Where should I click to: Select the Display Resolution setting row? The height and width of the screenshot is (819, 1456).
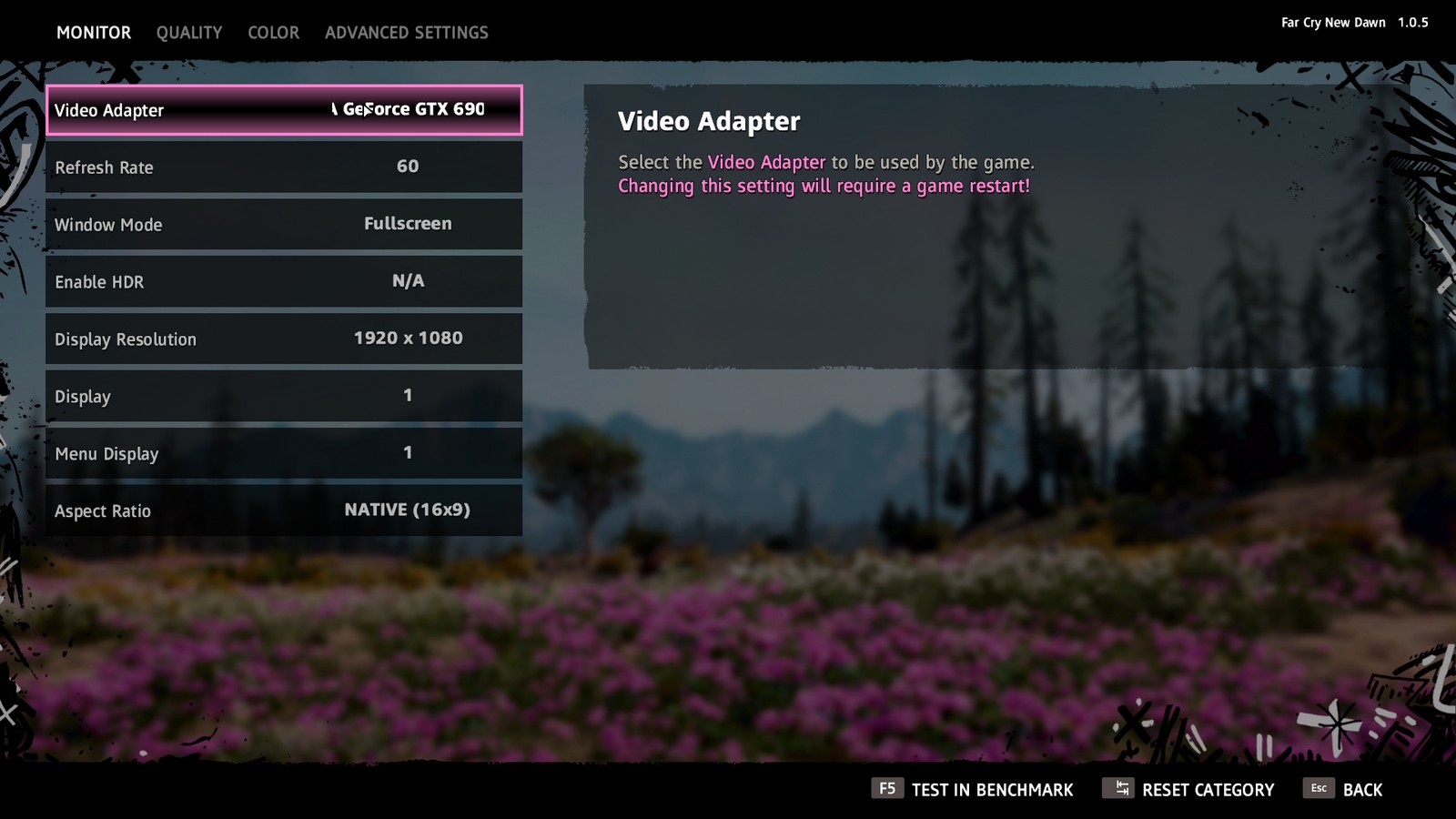(284, 339)
